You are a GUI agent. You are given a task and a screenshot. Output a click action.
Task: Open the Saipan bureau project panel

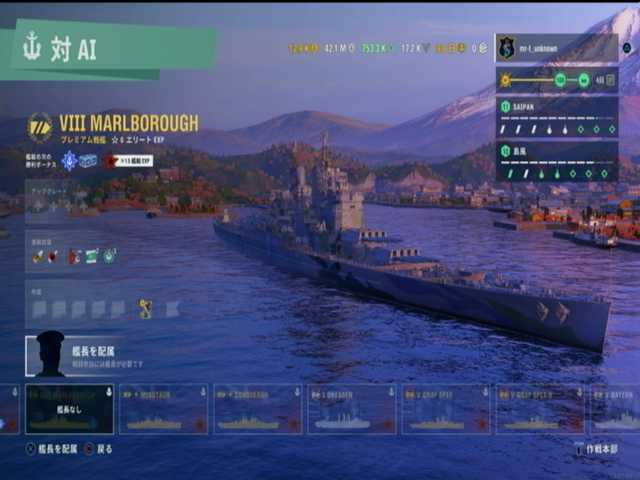(x=556, y=117)
